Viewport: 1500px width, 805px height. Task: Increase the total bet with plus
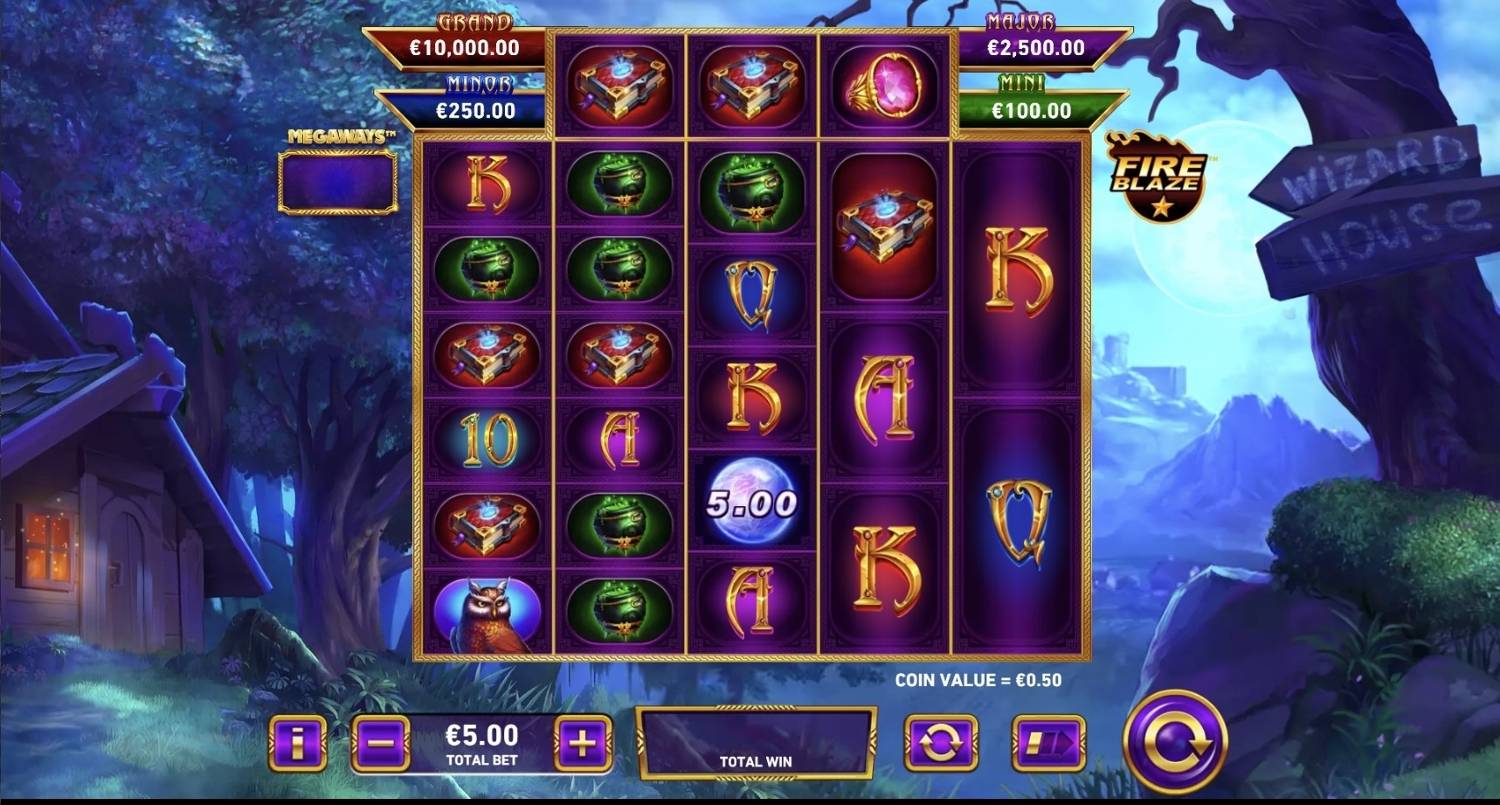583,743
